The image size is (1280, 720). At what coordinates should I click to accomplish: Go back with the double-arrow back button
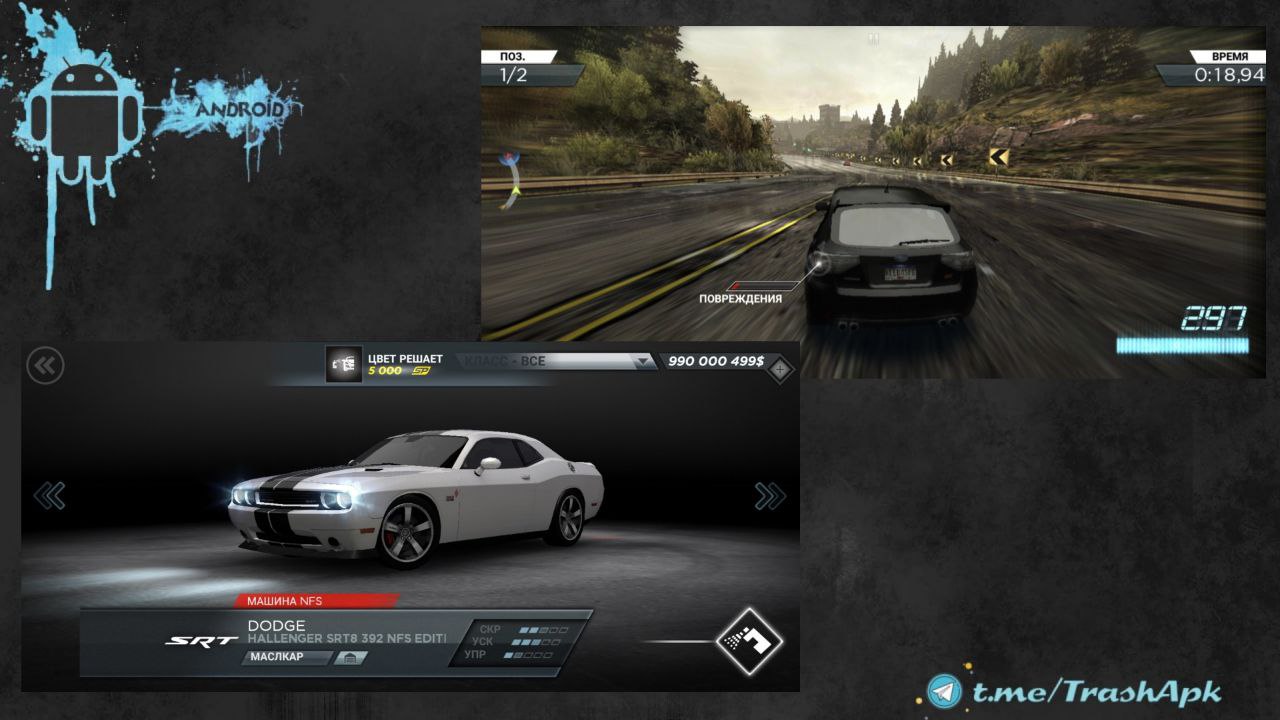tap(45, 366)
